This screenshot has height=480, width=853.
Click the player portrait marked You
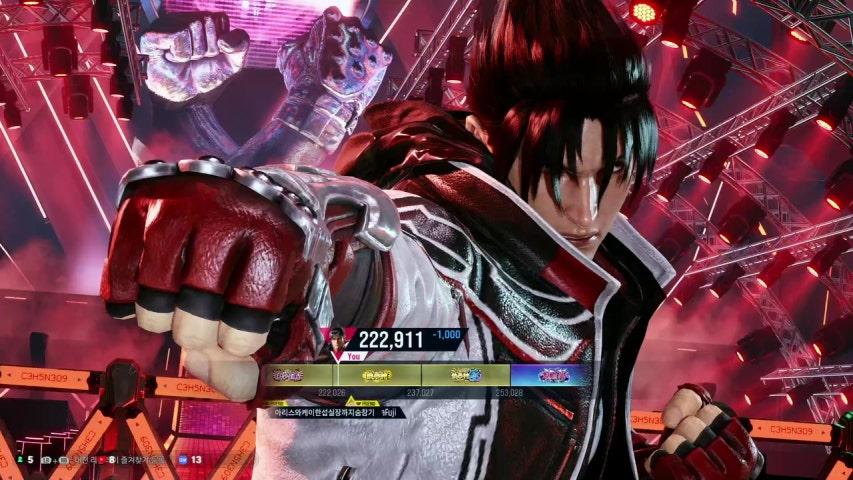(347, 340)
